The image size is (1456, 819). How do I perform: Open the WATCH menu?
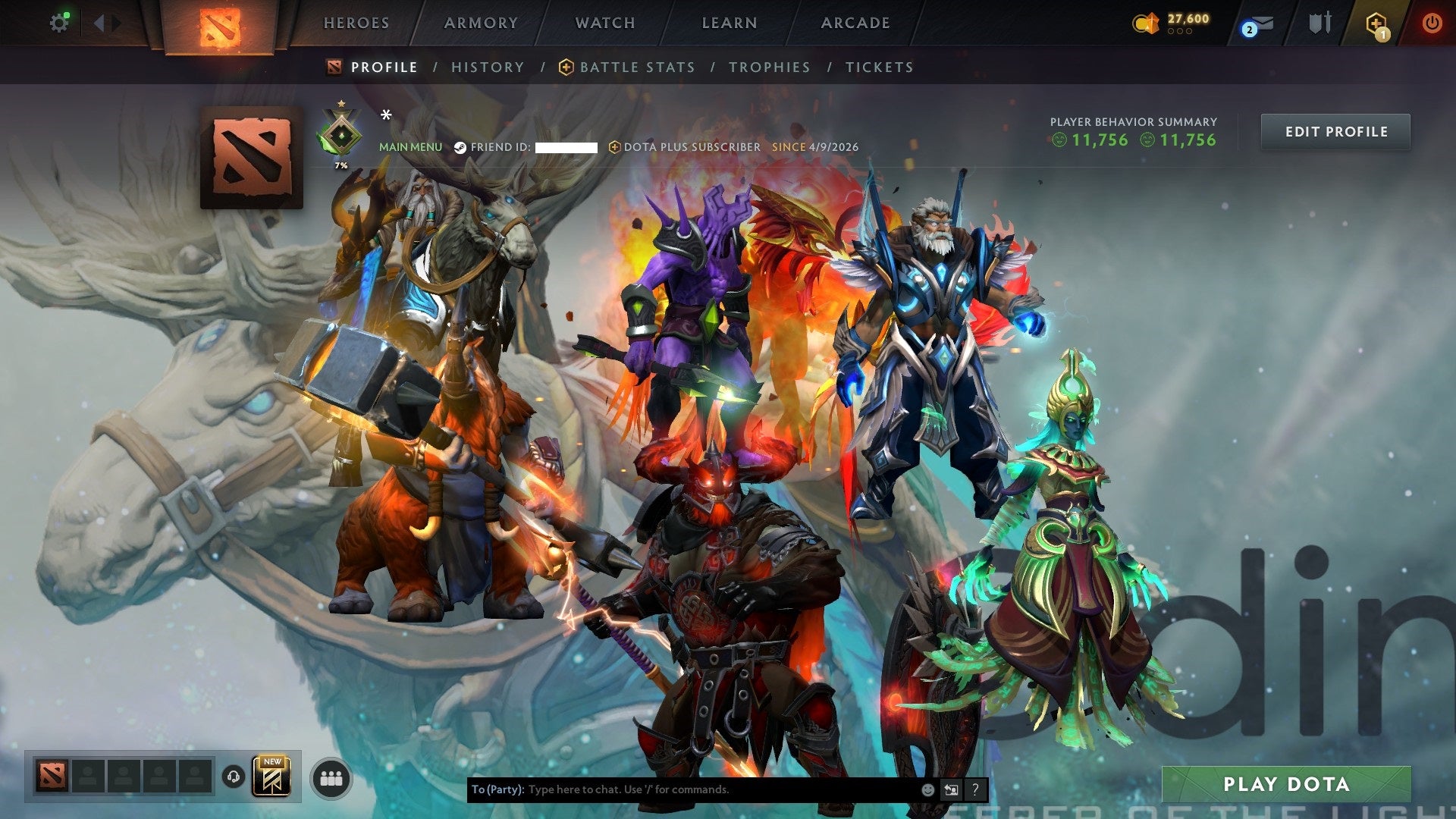(604, 23)
